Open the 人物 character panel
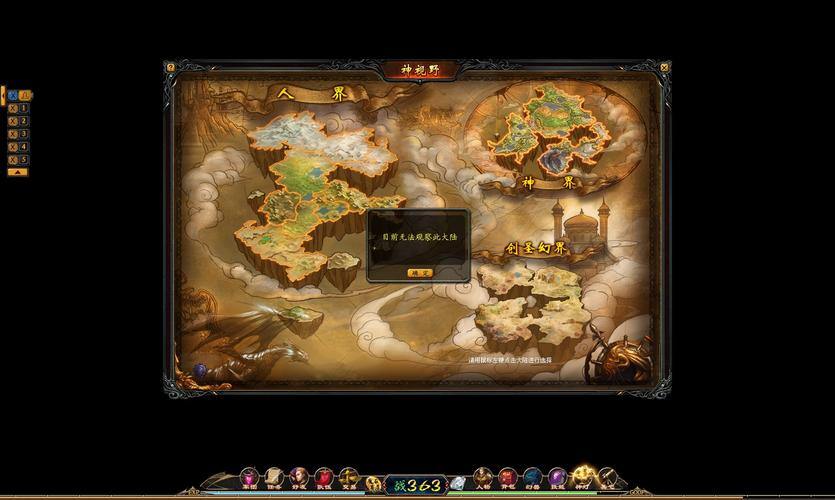 (x=482, y=478)
